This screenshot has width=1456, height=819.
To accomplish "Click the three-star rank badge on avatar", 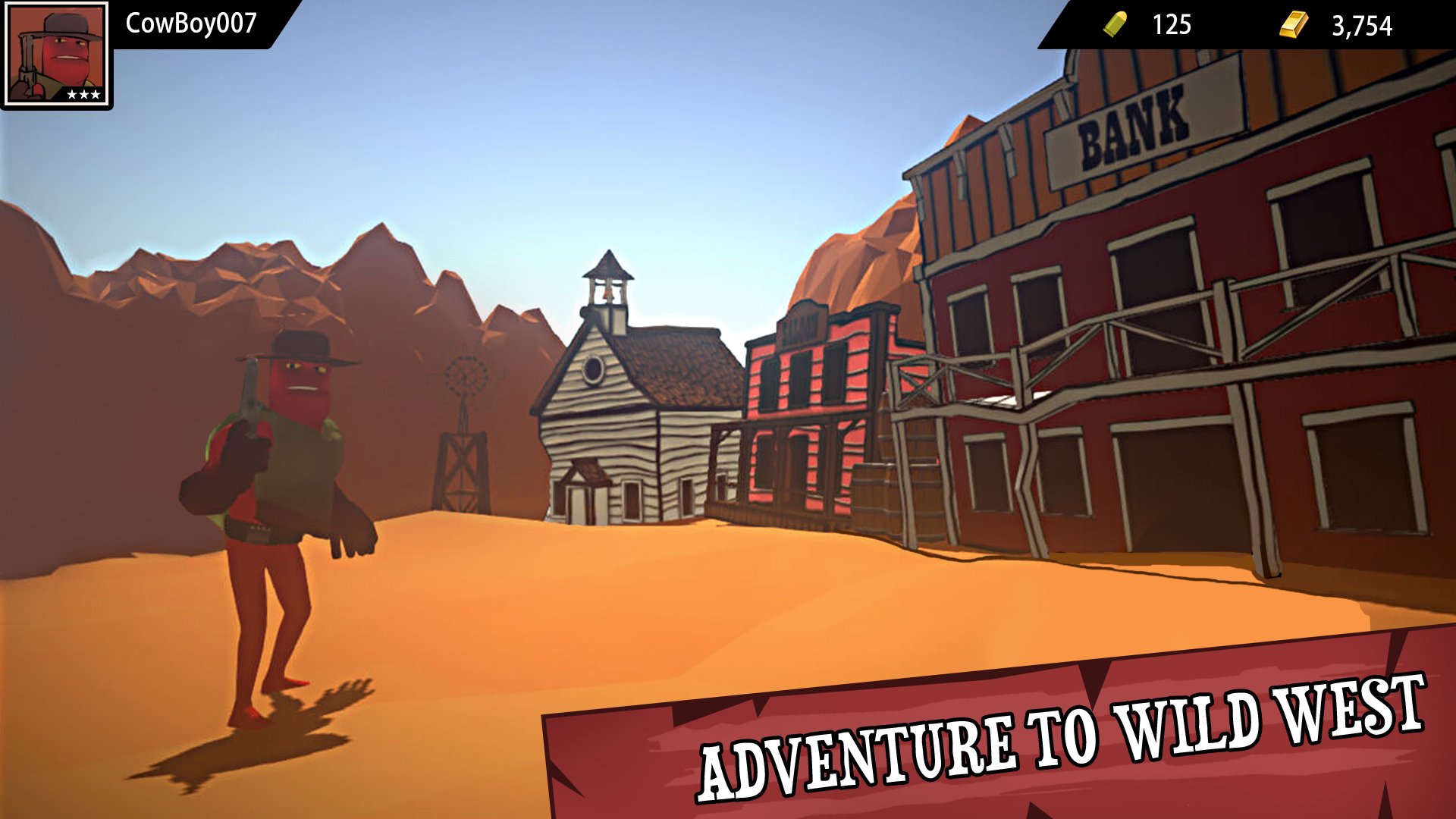I will [x=83, y=94].
